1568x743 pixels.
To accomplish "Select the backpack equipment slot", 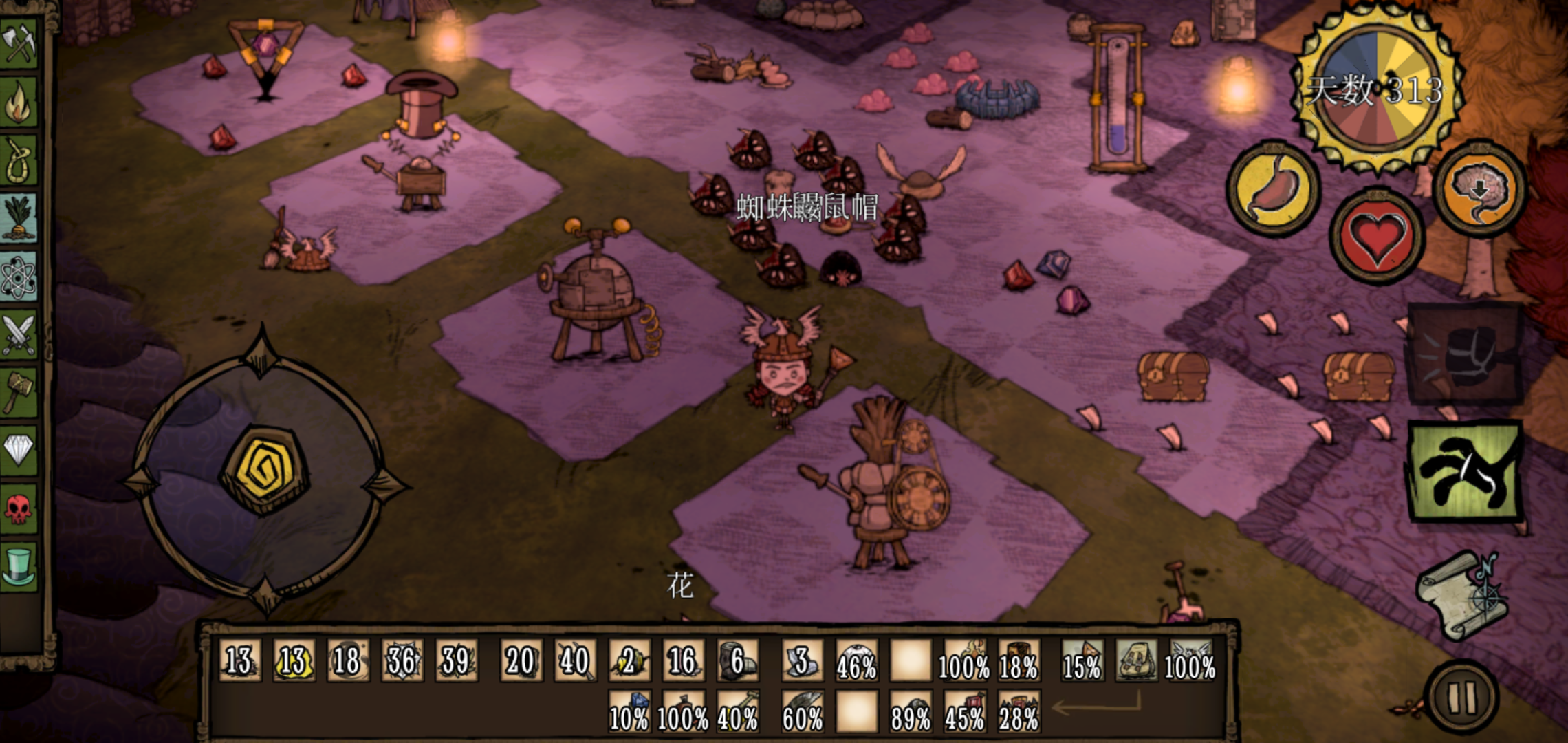I will pos(1136,660).
